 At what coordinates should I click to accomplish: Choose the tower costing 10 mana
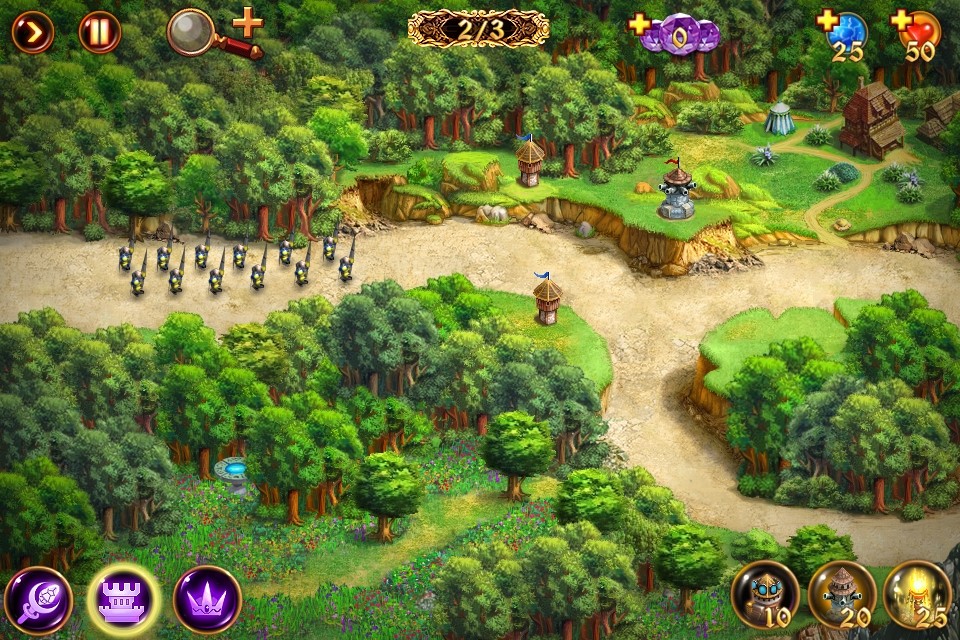tap(765, 595)
